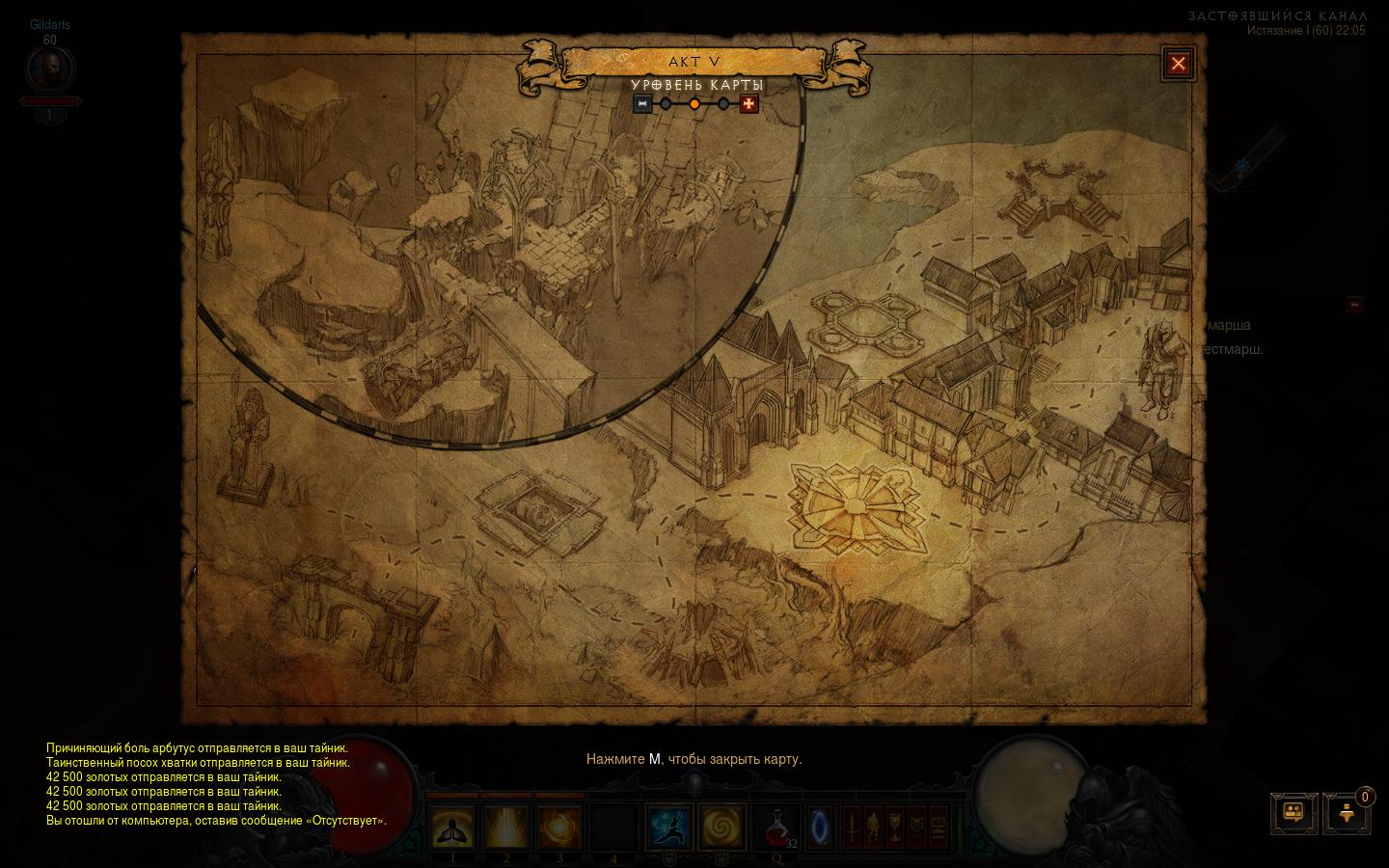The width and height of the screenshot is (1389, 868).
Task: Select the orange highlighted map level node
Action: 694,104
